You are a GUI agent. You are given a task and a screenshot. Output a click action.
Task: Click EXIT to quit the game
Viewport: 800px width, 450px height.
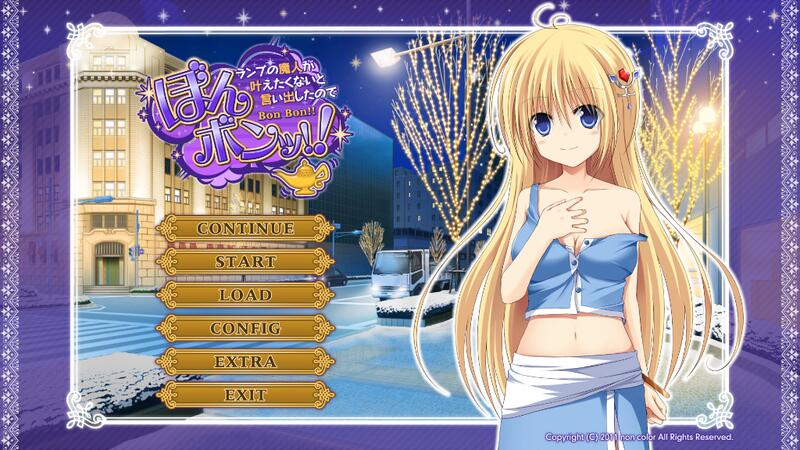245,393
